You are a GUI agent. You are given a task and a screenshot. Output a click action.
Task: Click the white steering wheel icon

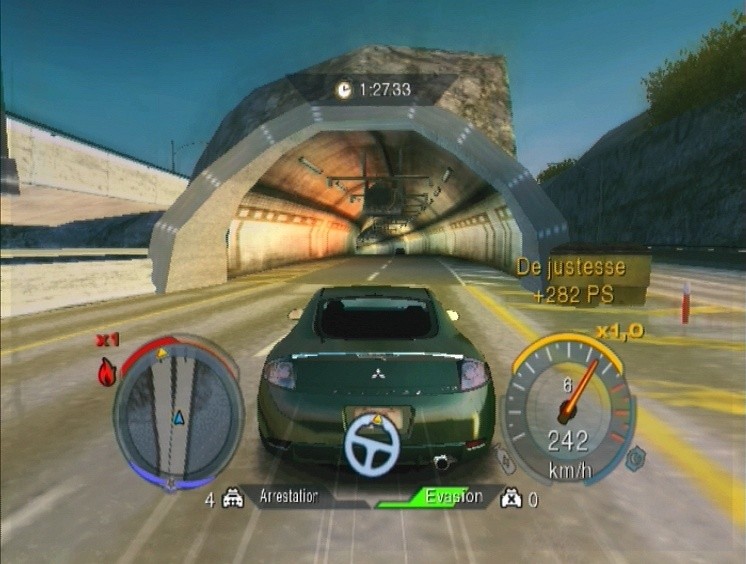tap(372, 445)
